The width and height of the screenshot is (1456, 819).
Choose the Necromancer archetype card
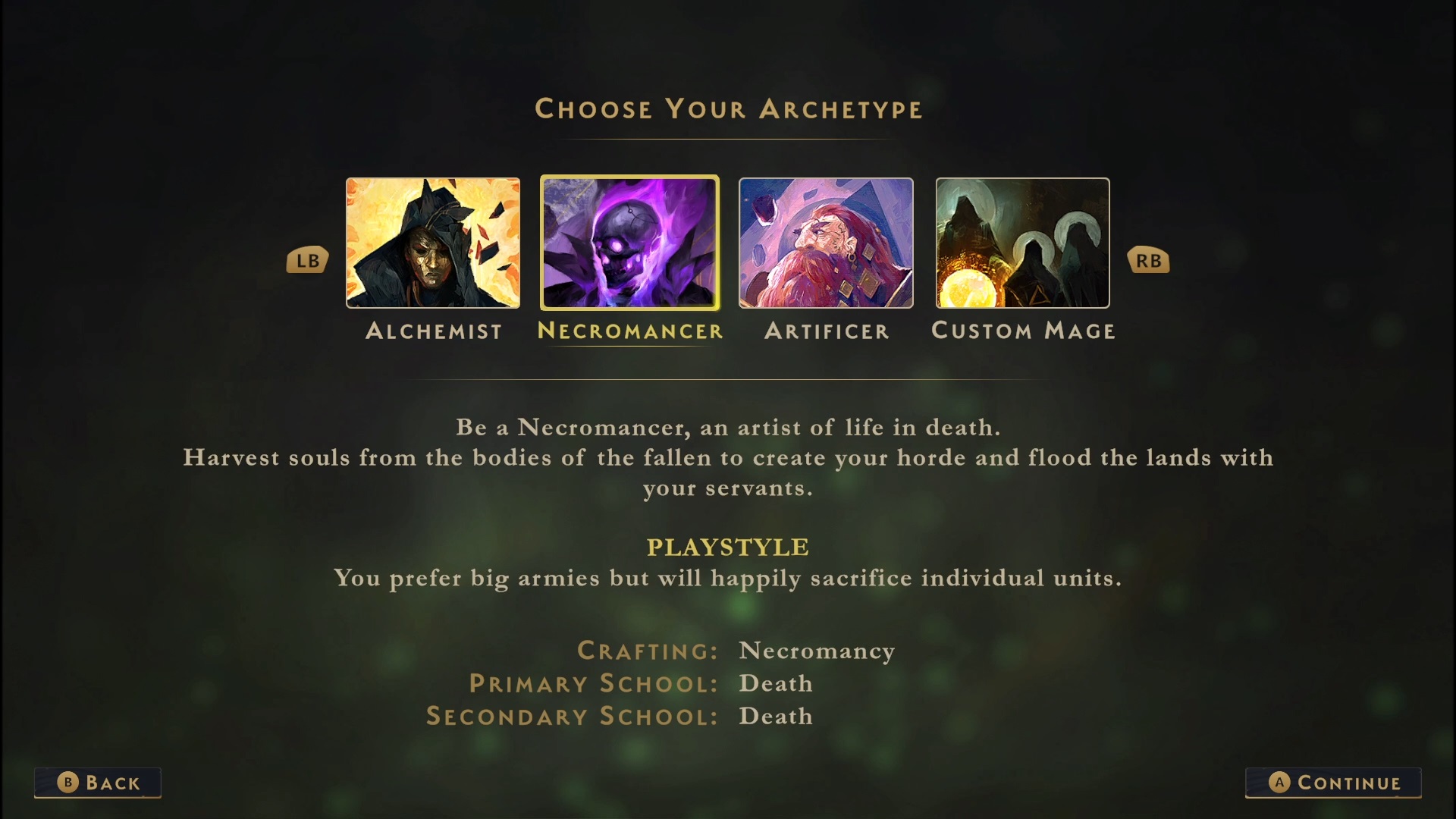[629, 243]
